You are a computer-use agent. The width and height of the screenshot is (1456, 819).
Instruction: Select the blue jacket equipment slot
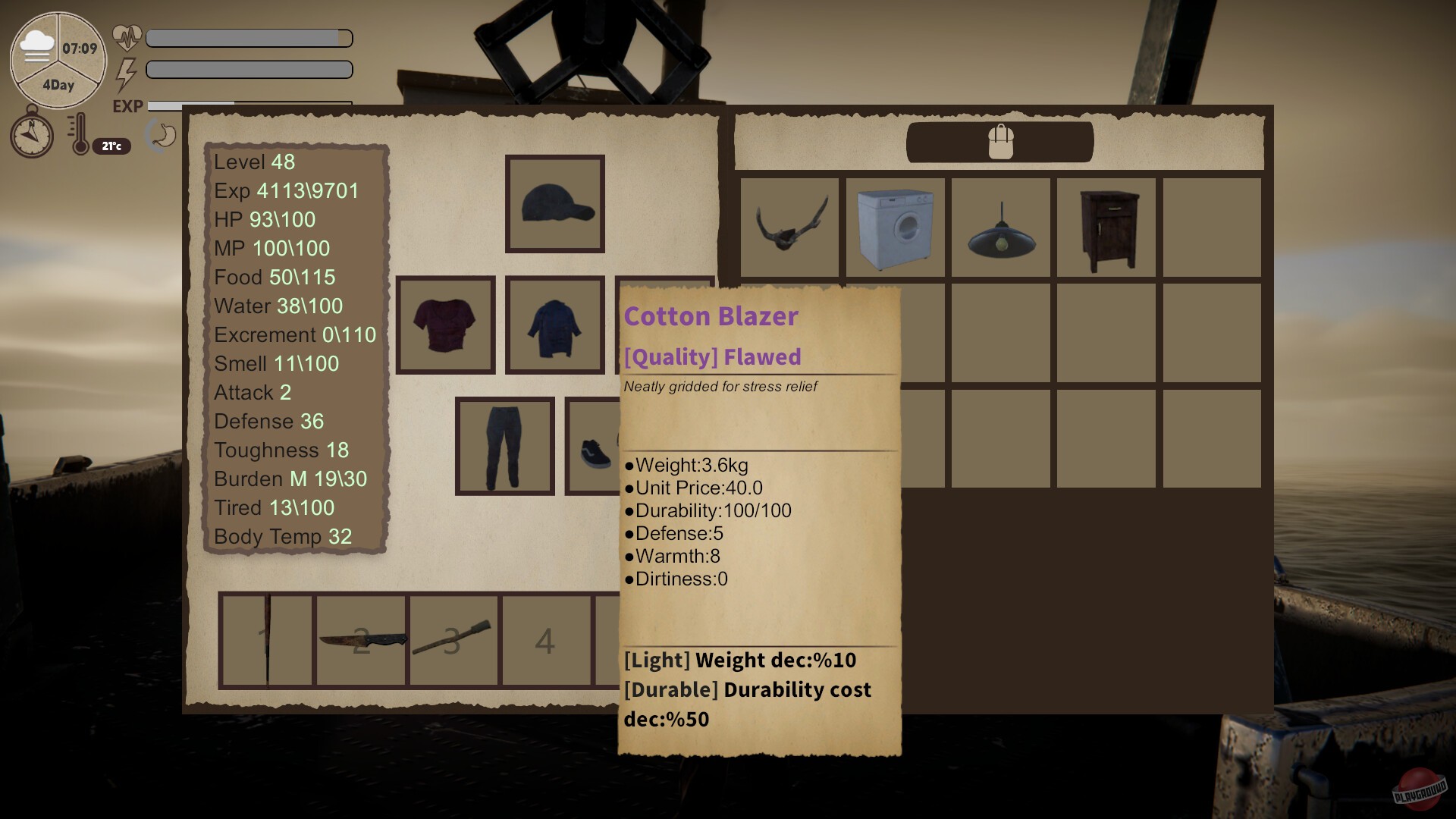coord(554,325)
